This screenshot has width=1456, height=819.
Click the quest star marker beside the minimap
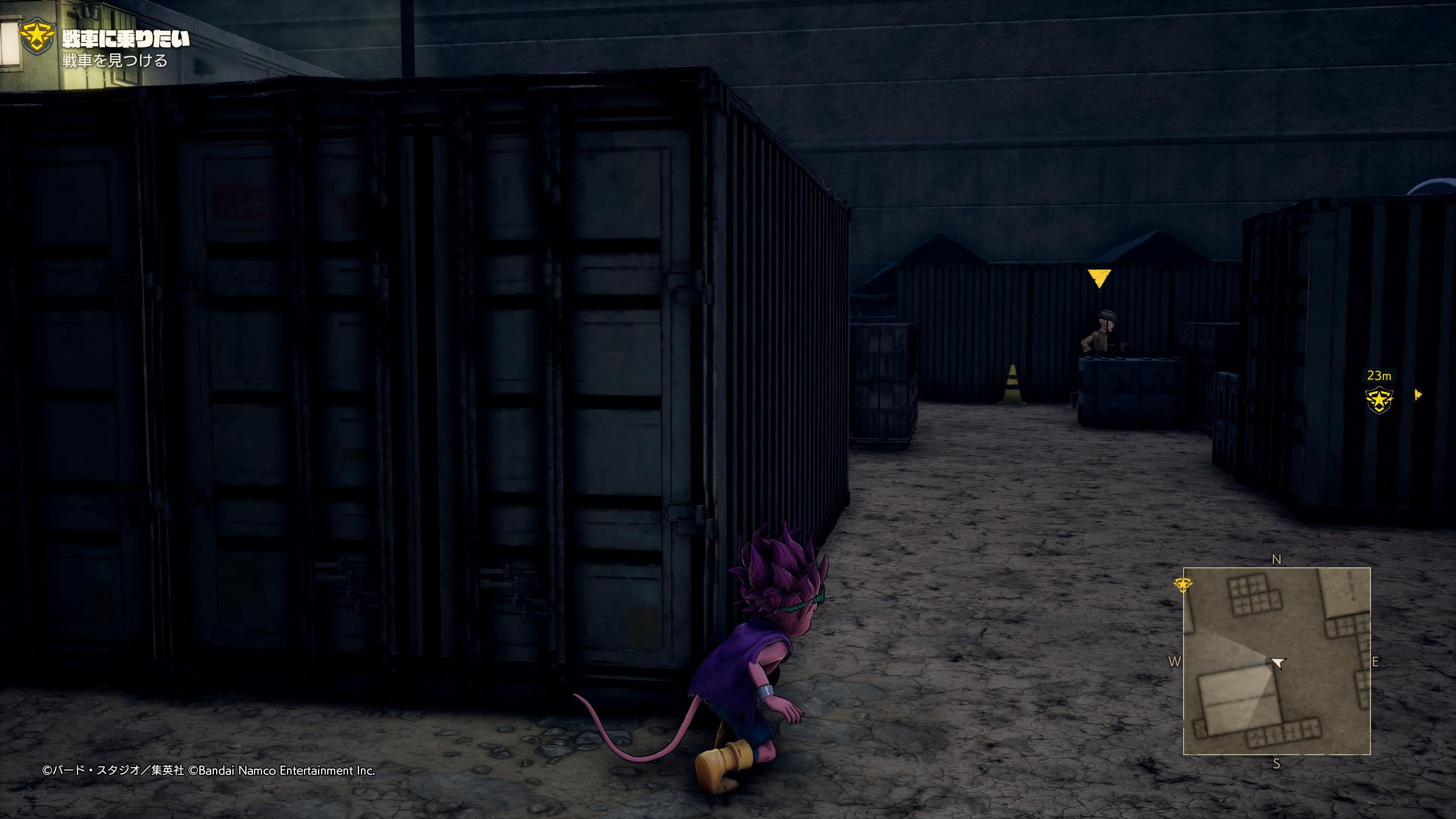point(1183,584)
